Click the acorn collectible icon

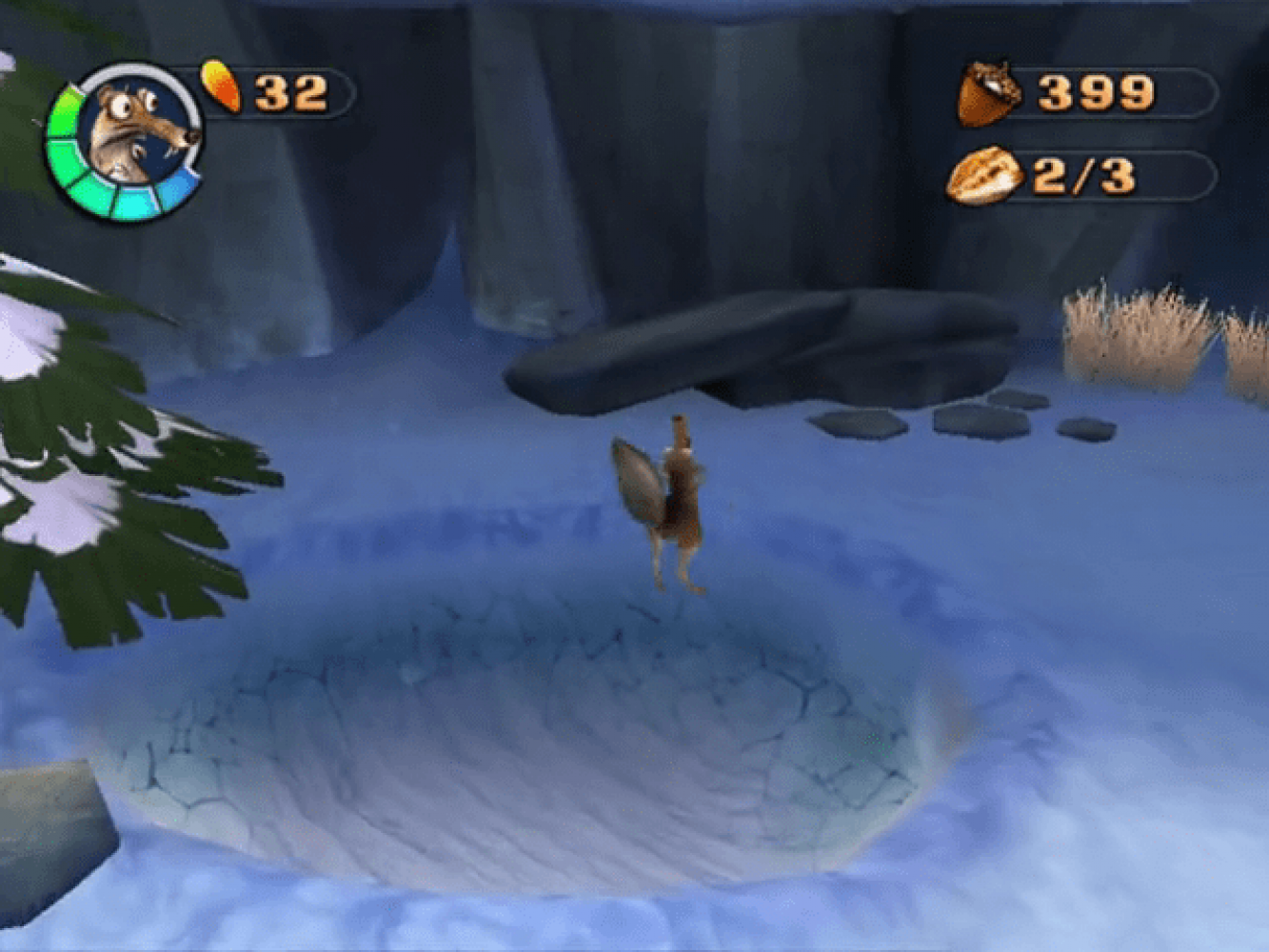coord(988,93)
